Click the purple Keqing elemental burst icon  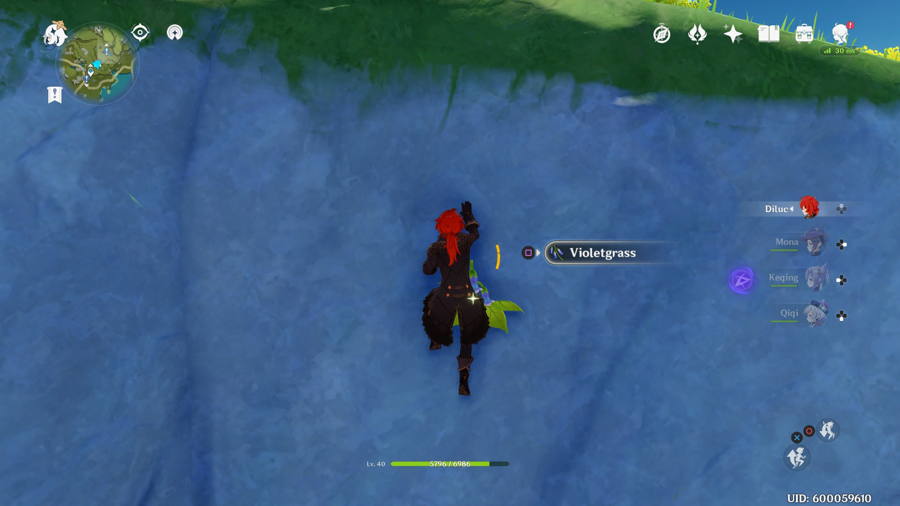tap(742, 280)
